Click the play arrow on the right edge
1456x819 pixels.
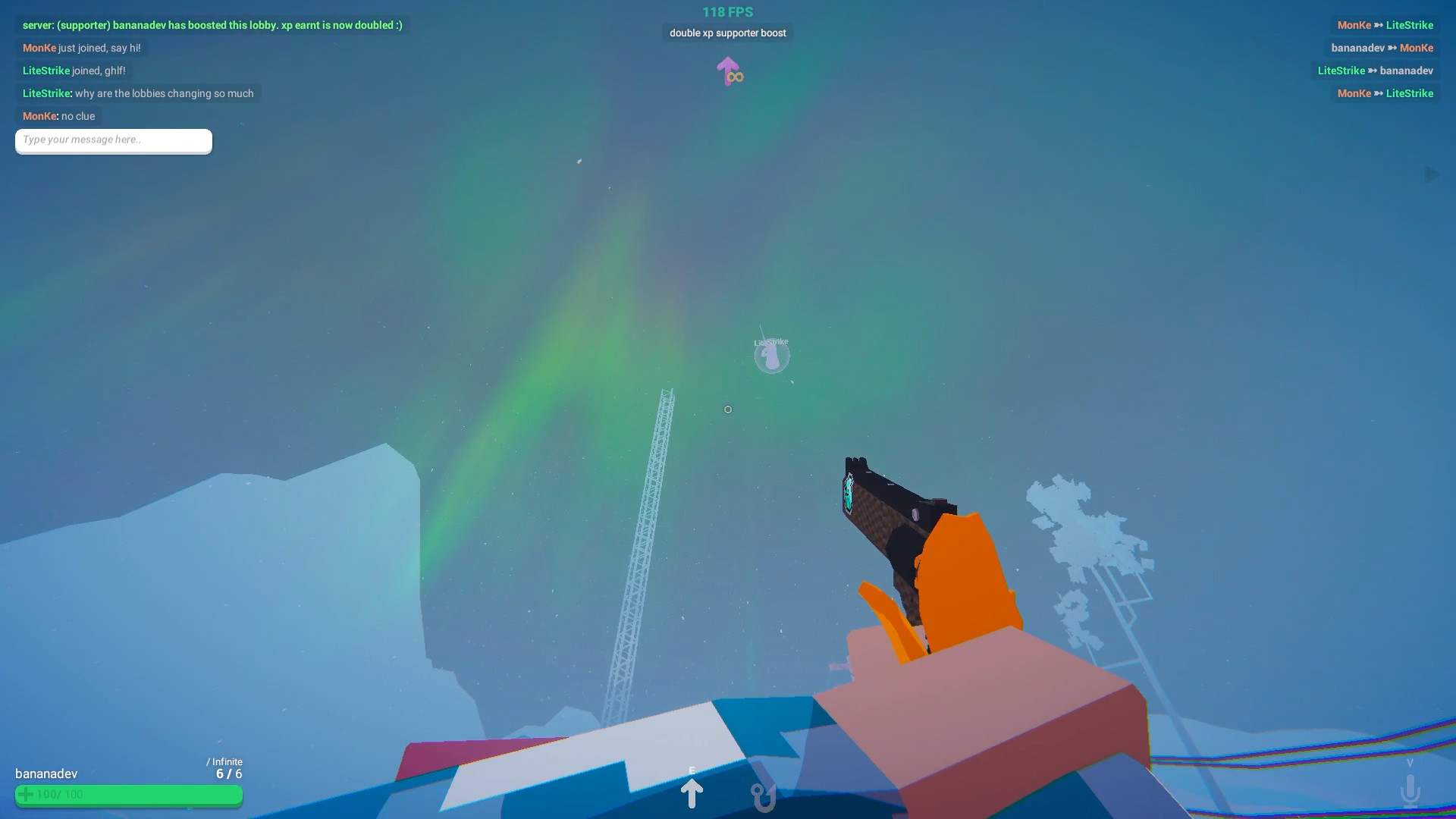[x=1432, y=174]
